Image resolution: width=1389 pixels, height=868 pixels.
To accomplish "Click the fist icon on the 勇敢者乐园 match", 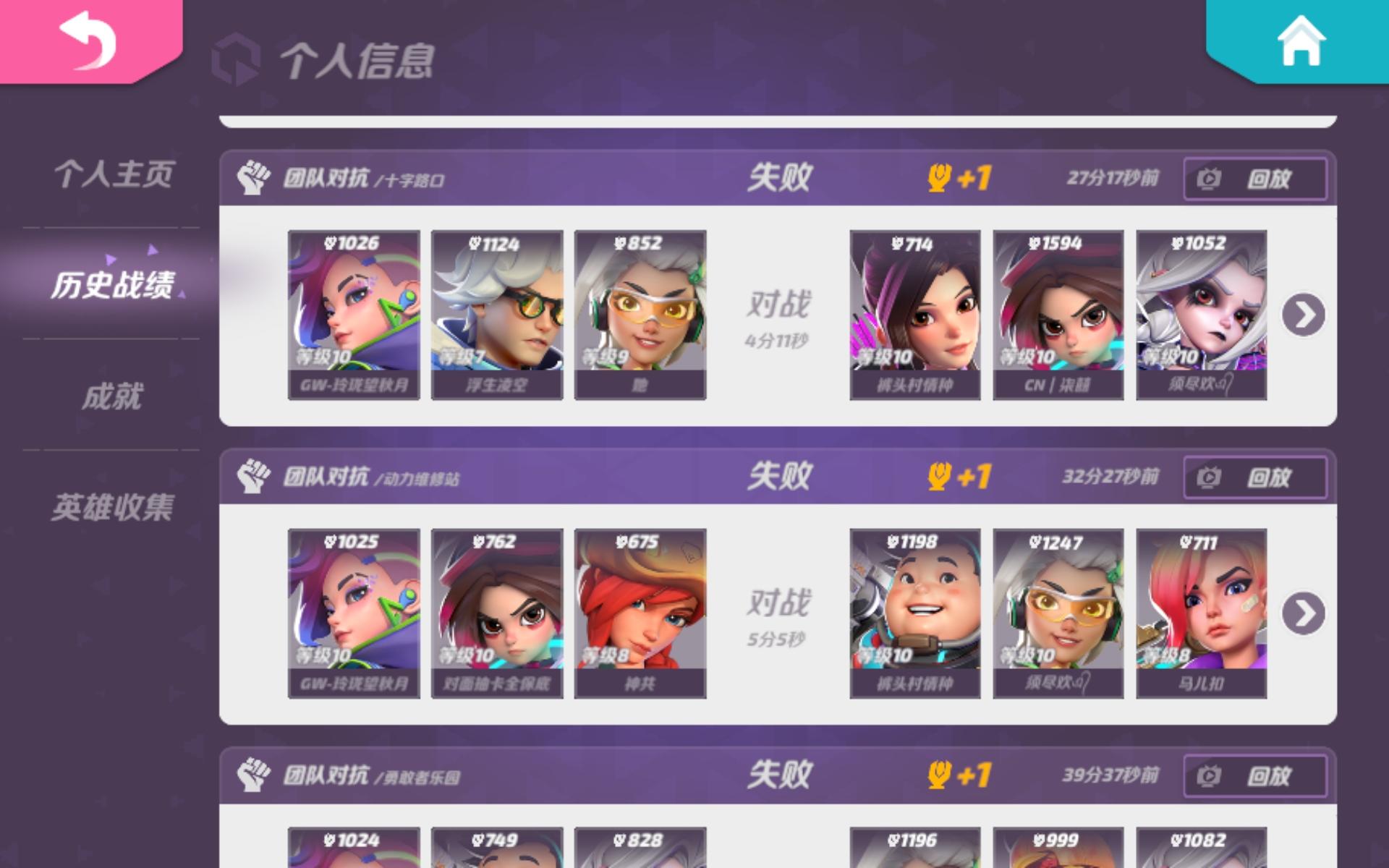I will [x=252, y=776].
